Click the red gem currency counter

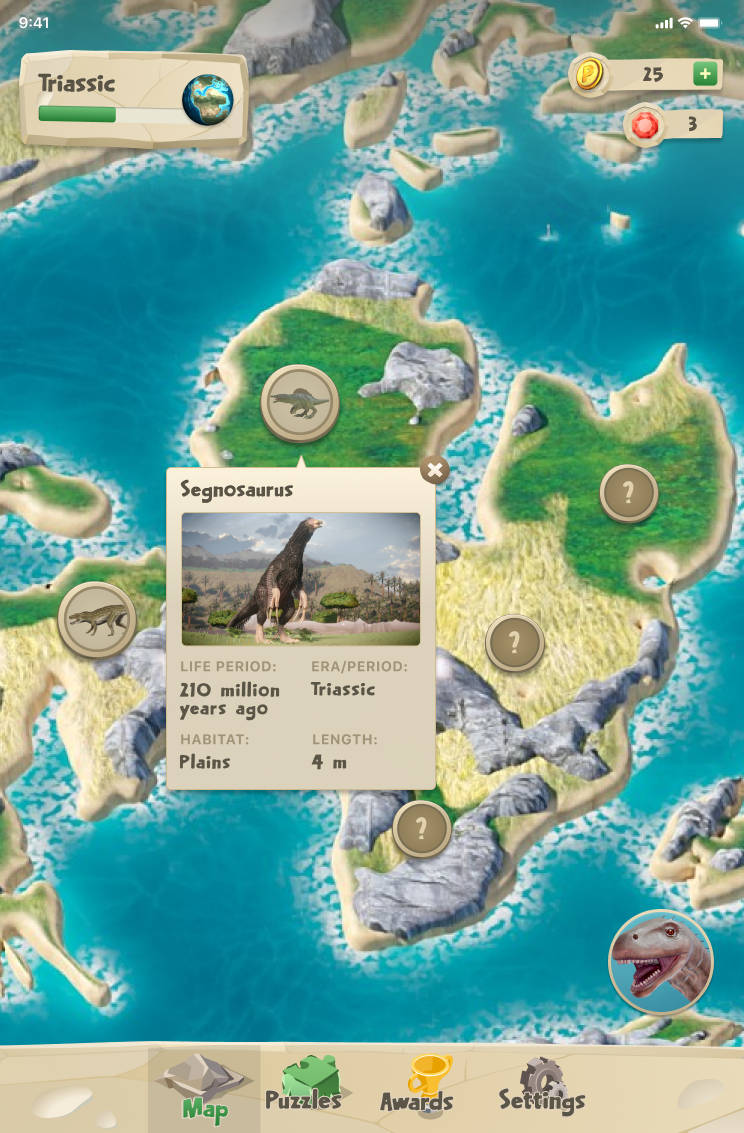674,125
